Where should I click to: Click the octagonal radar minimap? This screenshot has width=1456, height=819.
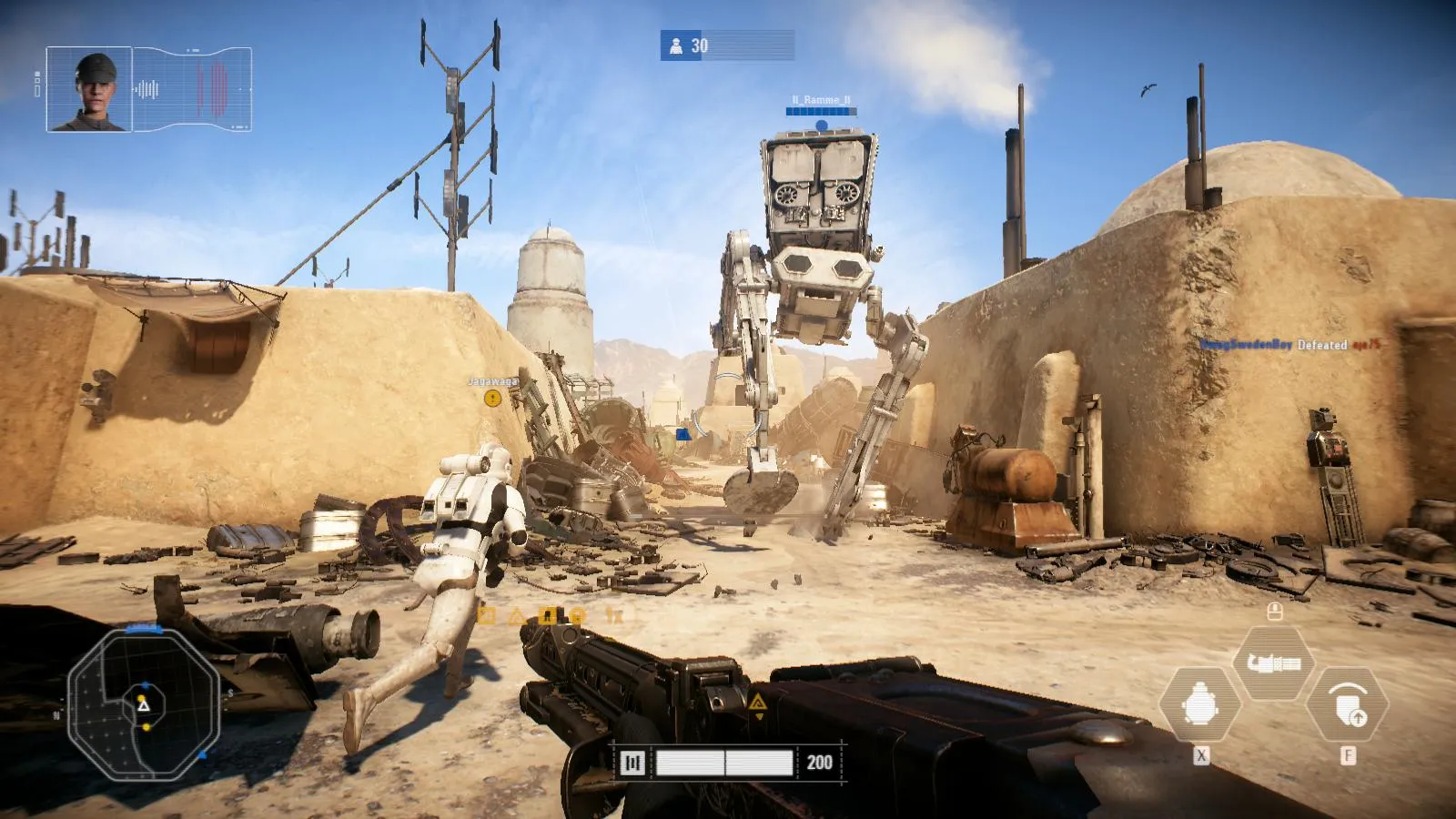click(144, 702)
